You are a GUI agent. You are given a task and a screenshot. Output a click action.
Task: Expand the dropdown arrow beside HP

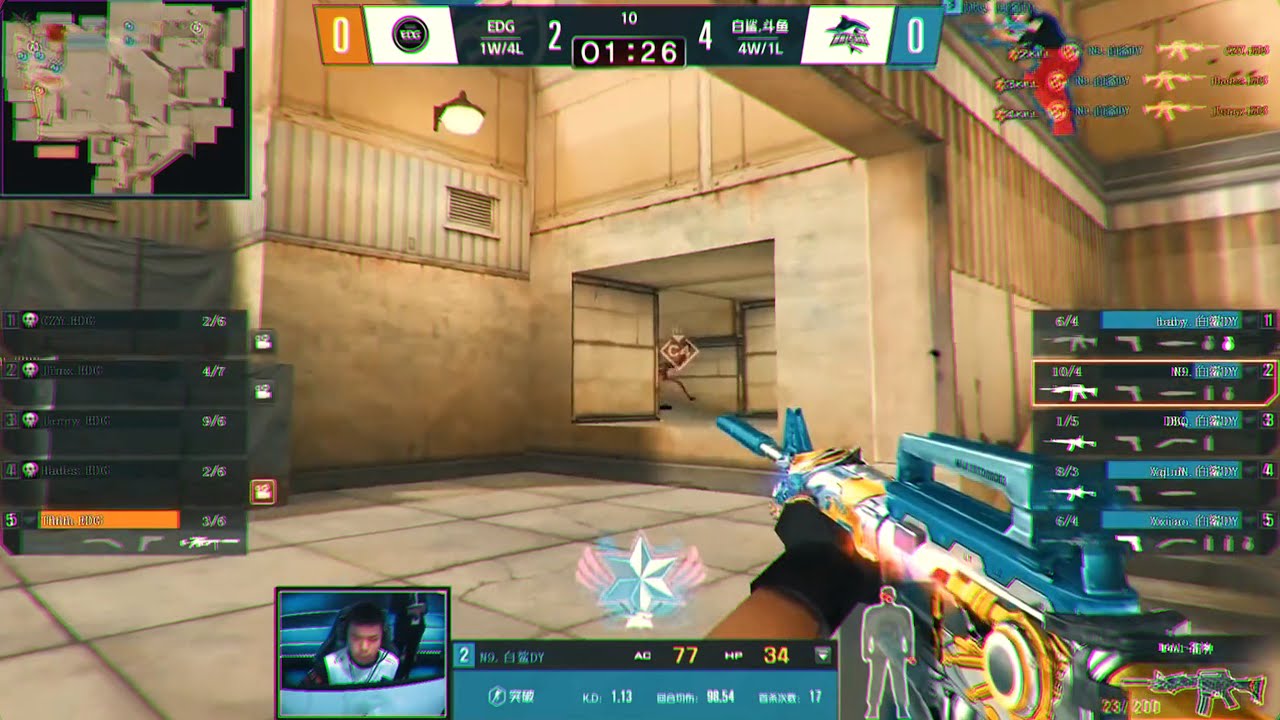click(823, 656)
